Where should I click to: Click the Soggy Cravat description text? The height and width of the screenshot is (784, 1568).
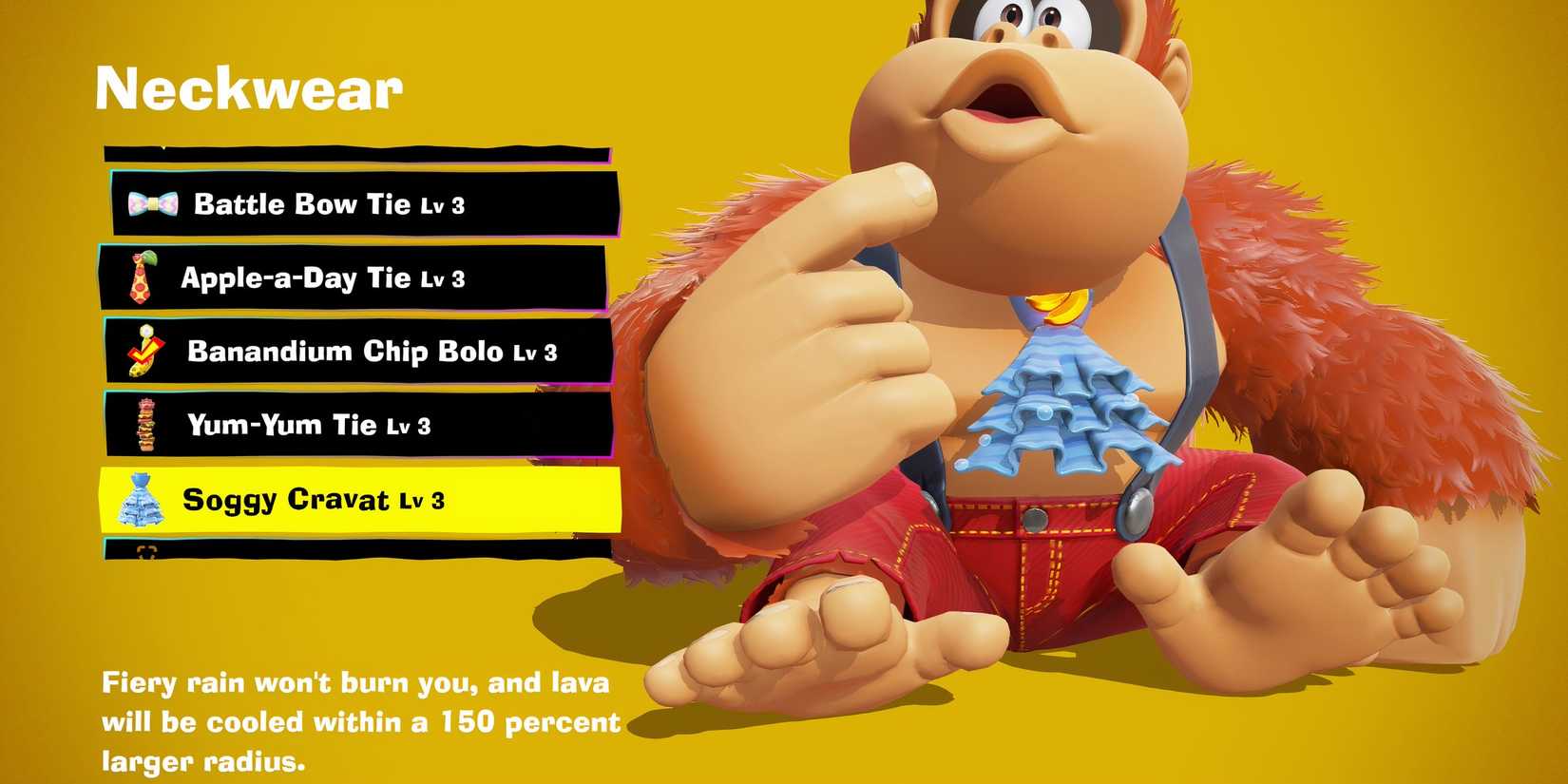[x=361, y=720]
